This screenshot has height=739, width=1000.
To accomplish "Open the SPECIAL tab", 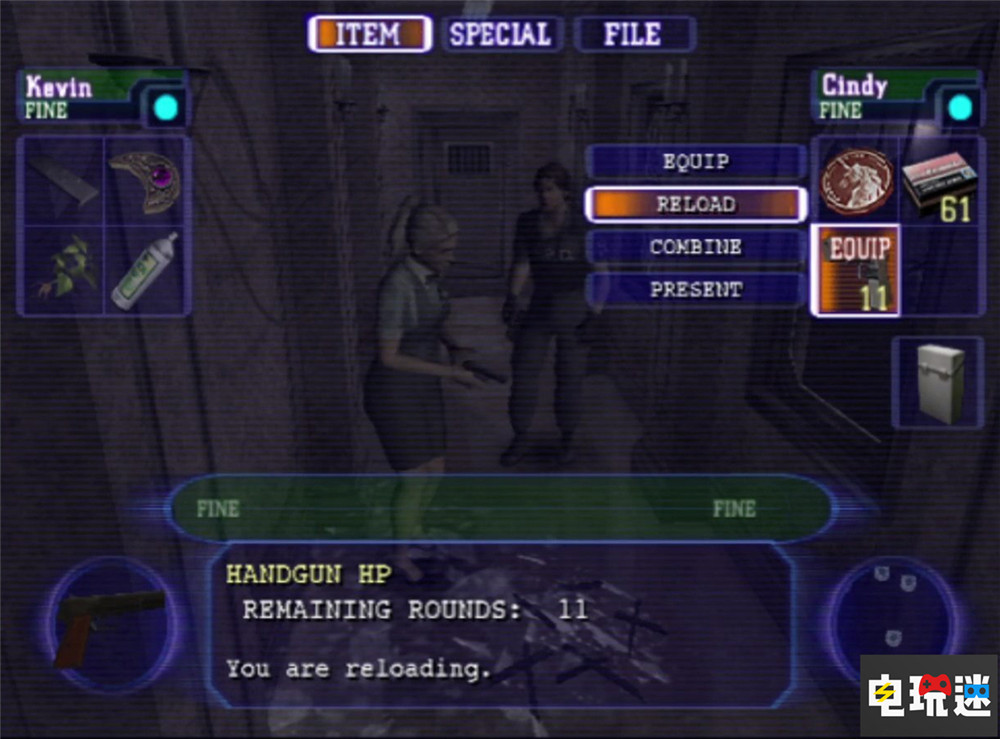I will point(500,34).
